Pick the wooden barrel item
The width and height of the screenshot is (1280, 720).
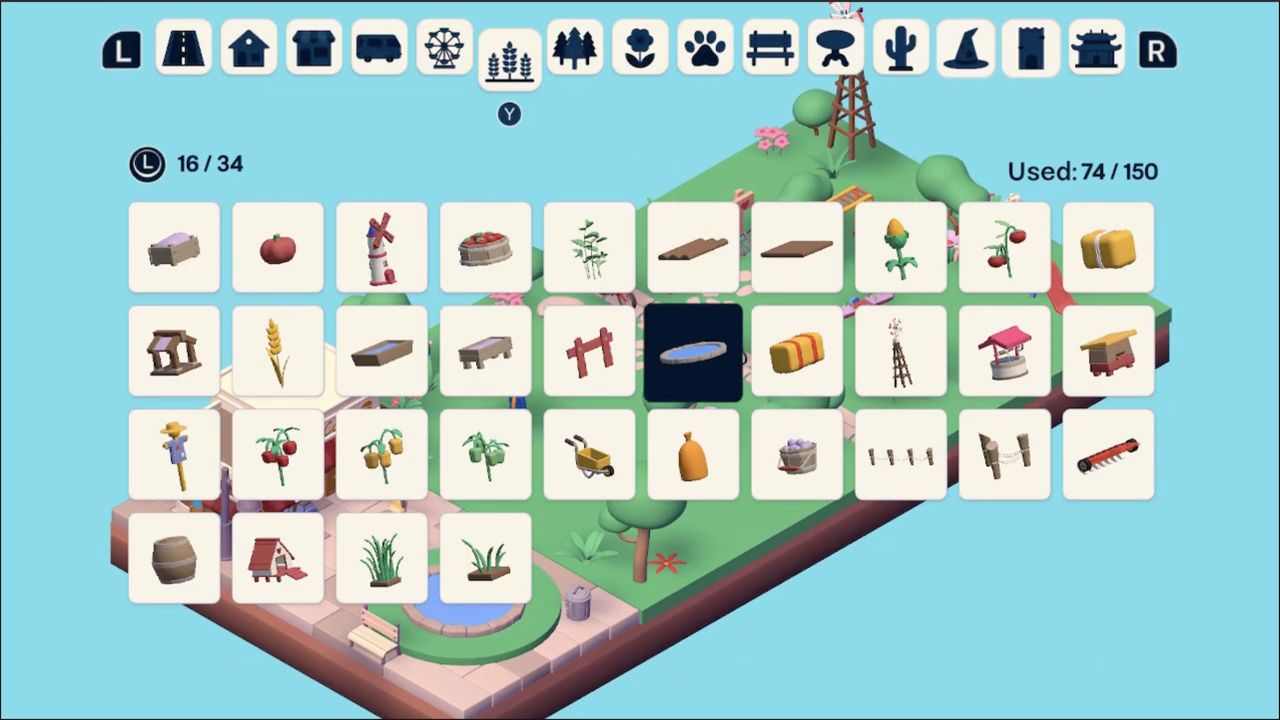click(174, 558)
